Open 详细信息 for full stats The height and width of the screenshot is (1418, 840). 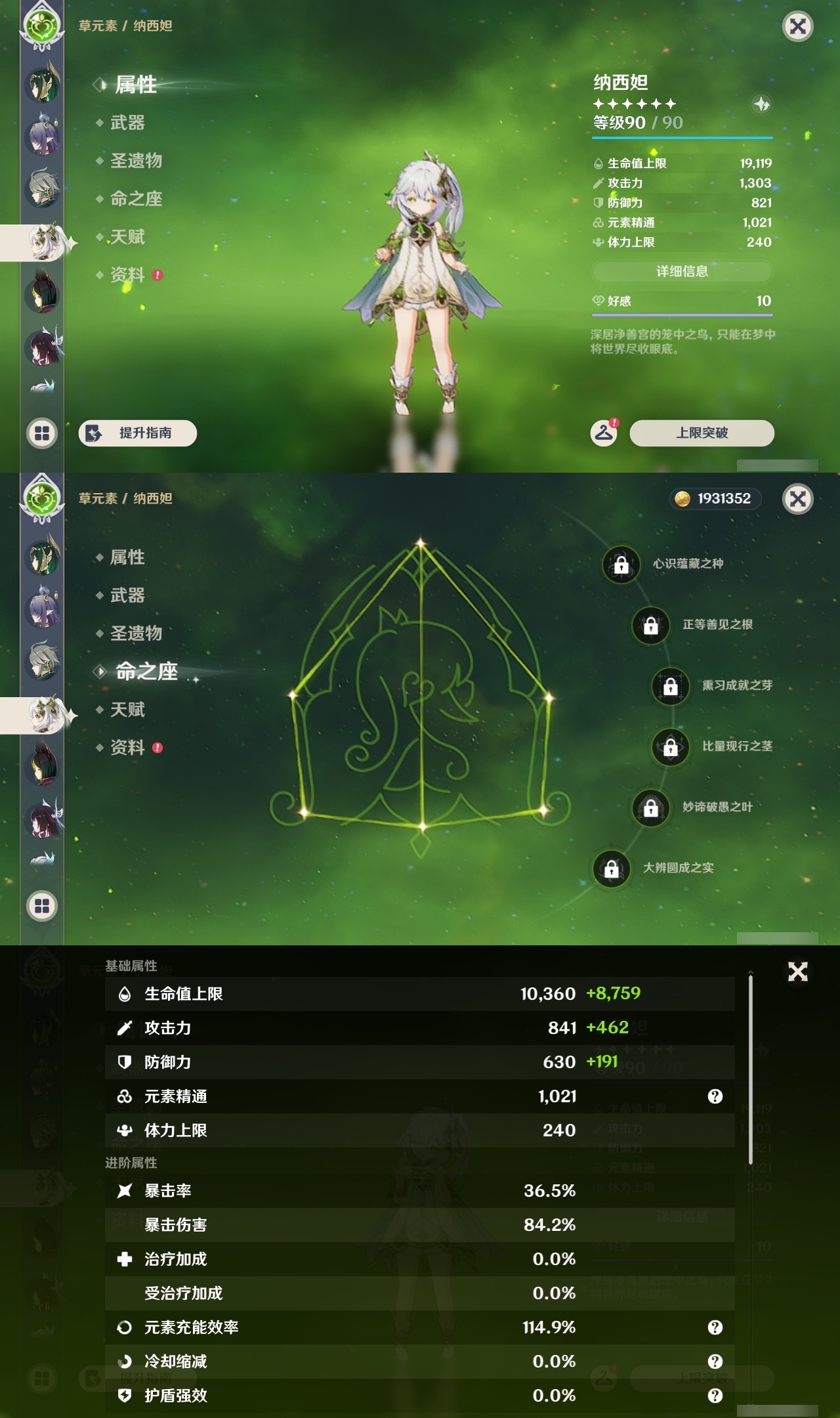(x=682, y=272)
